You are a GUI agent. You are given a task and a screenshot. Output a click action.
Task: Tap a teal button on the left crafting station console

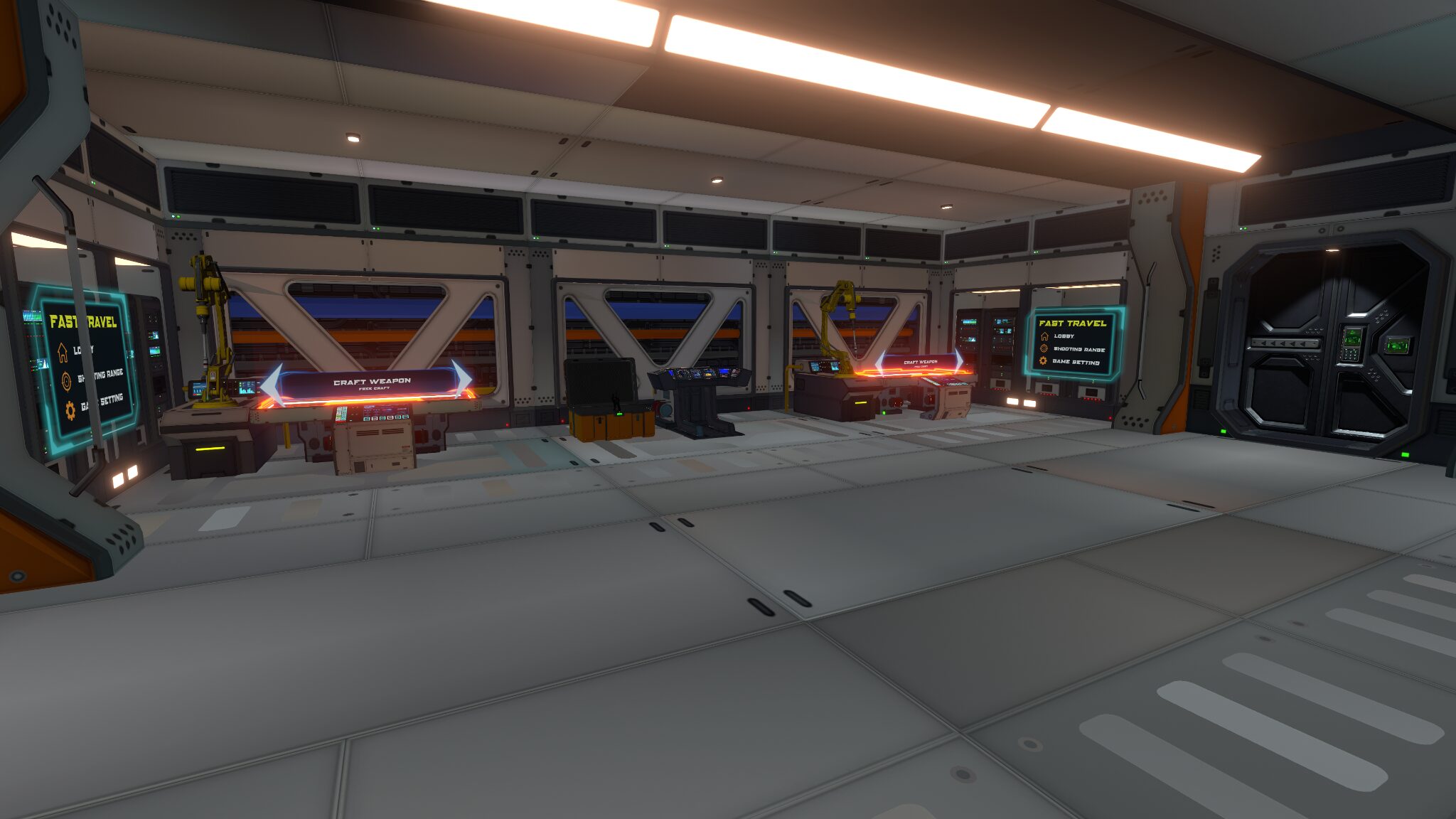pos(367,418)
